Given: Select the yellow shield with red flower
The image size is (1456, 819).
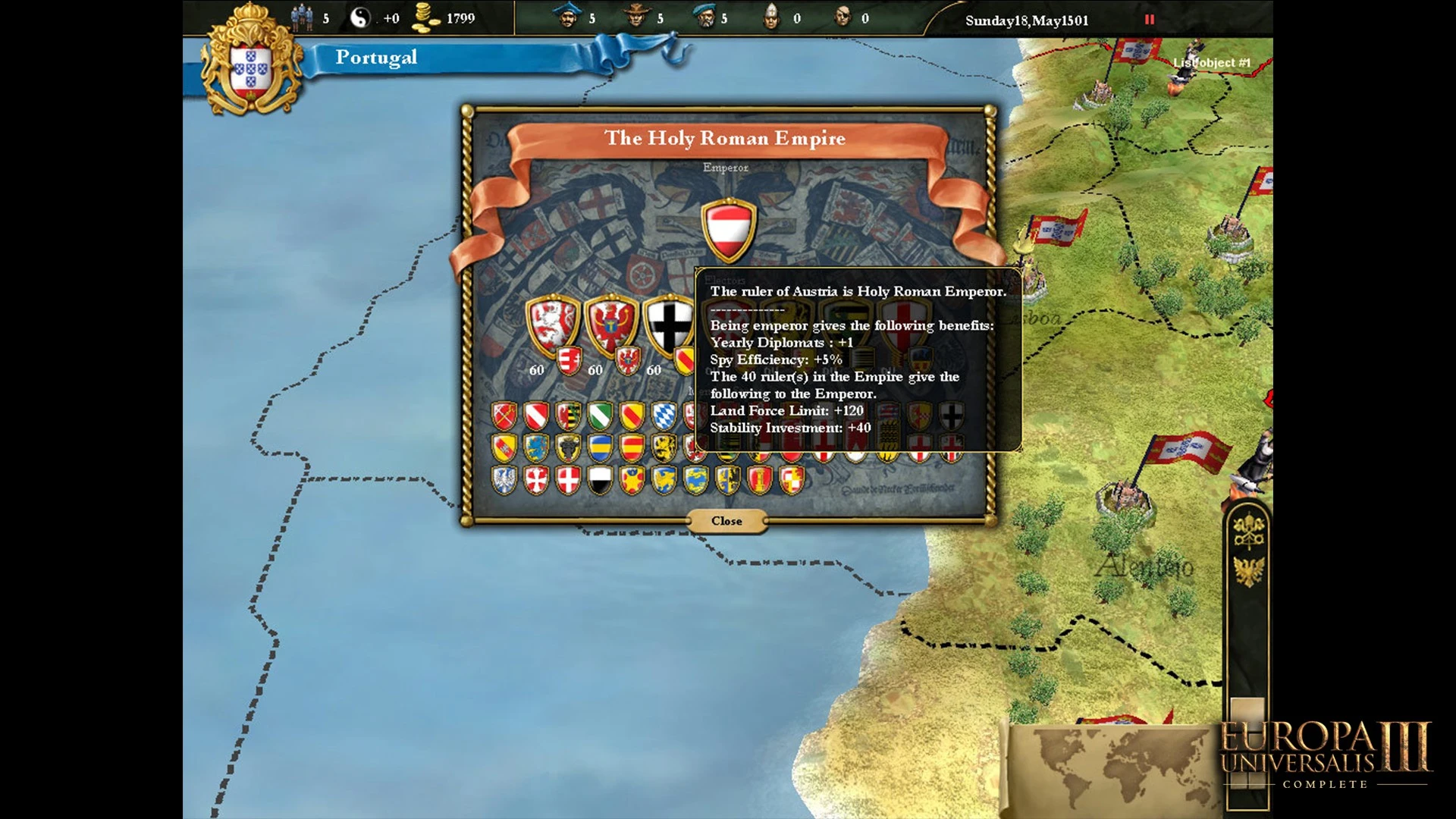Looking at the screenshot, I should [632, 480].
